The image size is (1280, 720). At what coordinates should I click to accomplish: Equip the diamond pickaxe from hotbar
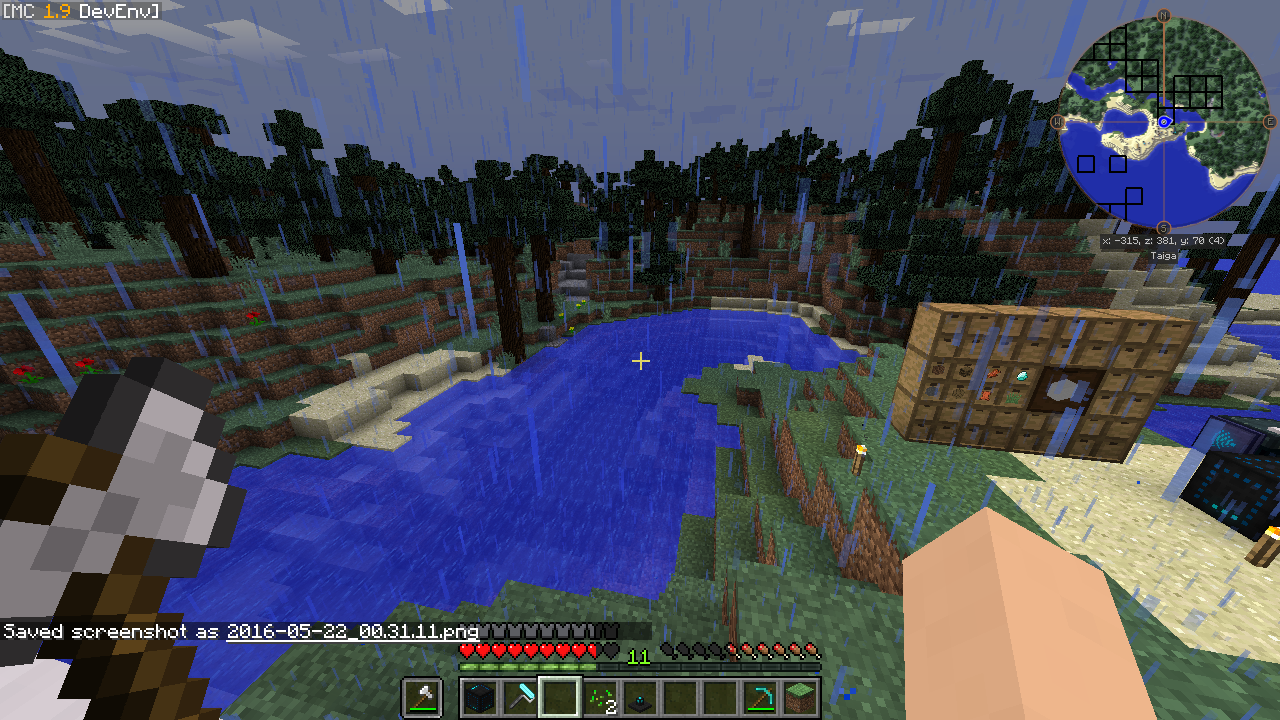(760, 697)
